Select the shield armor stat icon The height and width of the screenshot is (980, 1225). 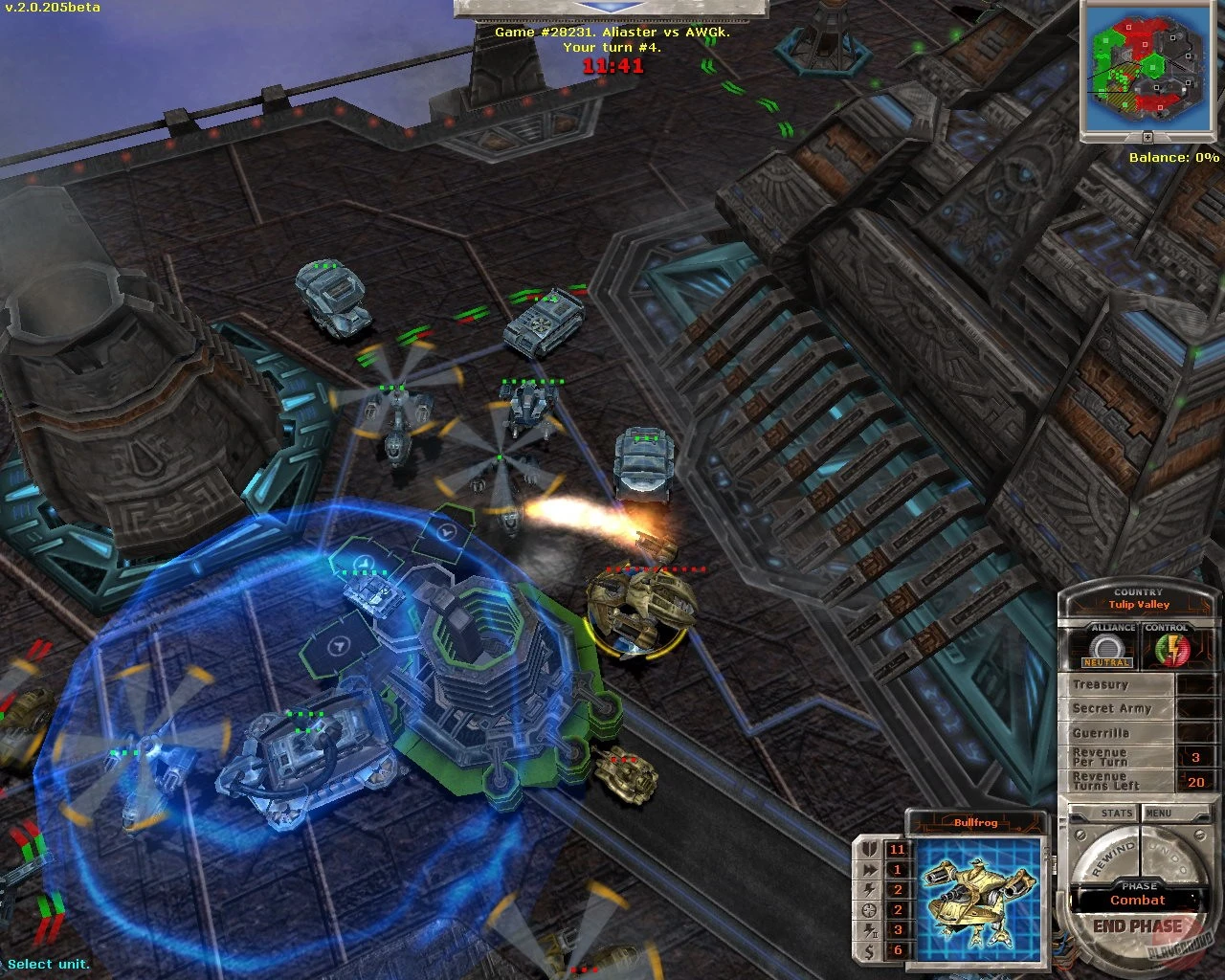coord(870,849)
